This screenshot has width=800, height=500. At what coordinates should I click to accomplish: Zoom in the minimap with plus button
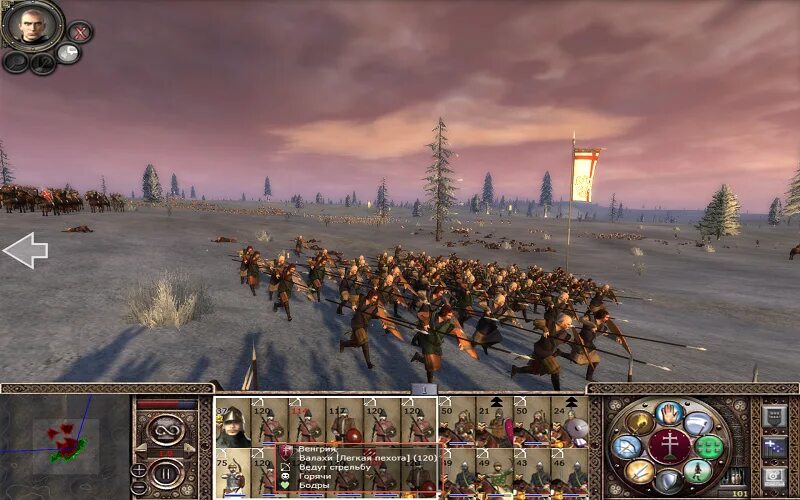pyautogui.click(x=139, y=470)
